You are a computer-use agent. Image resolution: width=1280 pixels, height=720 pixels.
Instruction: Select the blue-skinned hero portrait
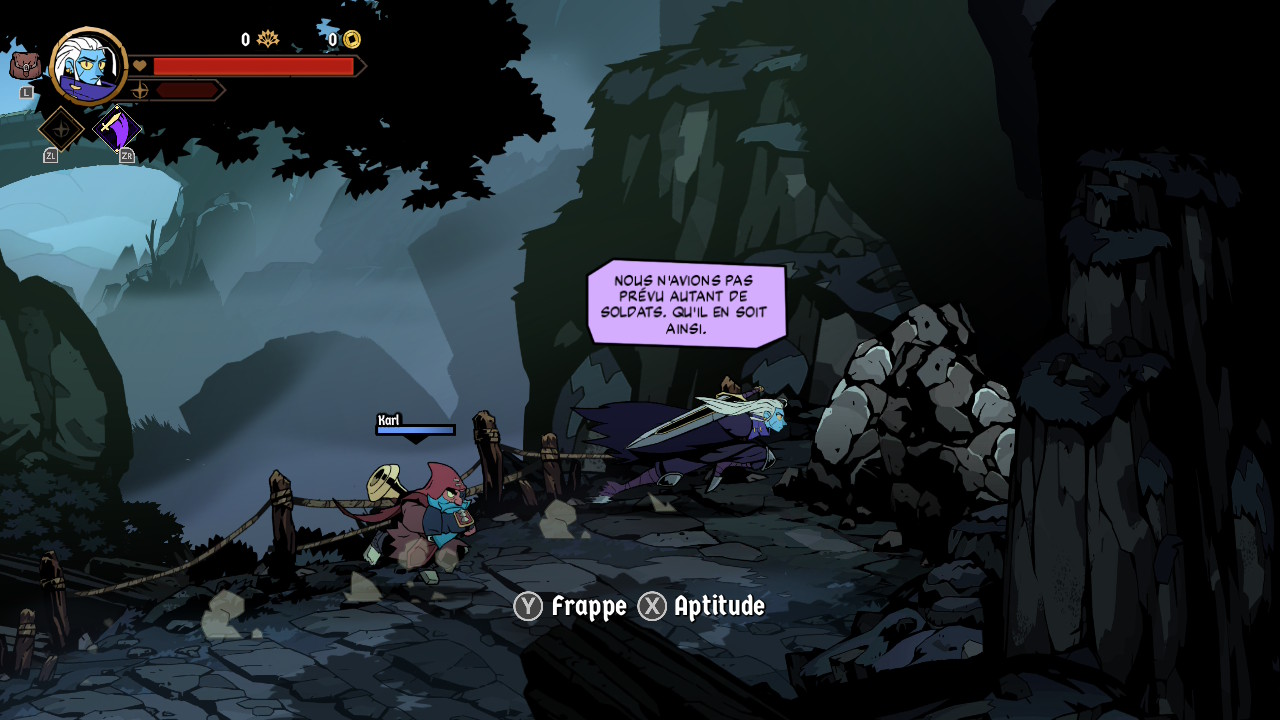click(x=88, y=66)
